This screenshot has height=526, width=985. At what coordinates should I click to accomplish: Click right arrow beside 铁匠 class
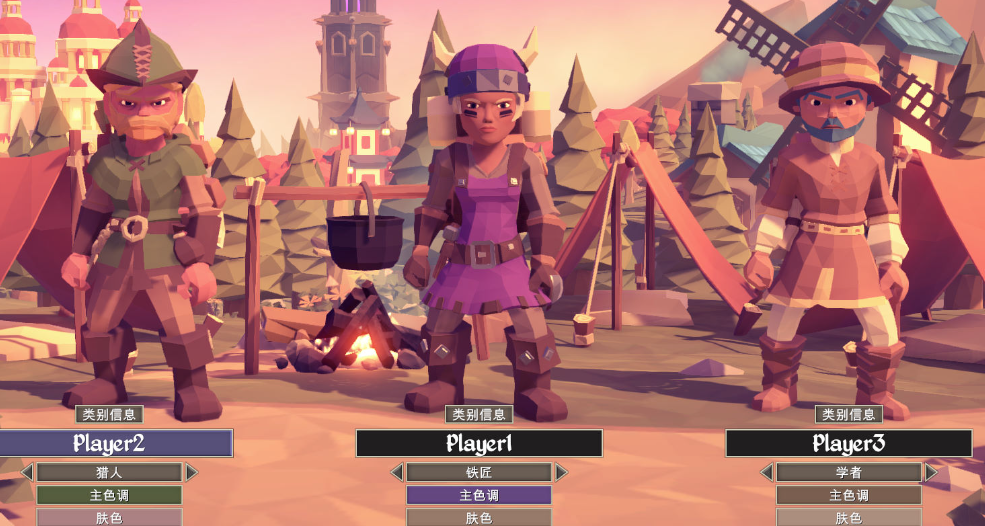point(561,472)
